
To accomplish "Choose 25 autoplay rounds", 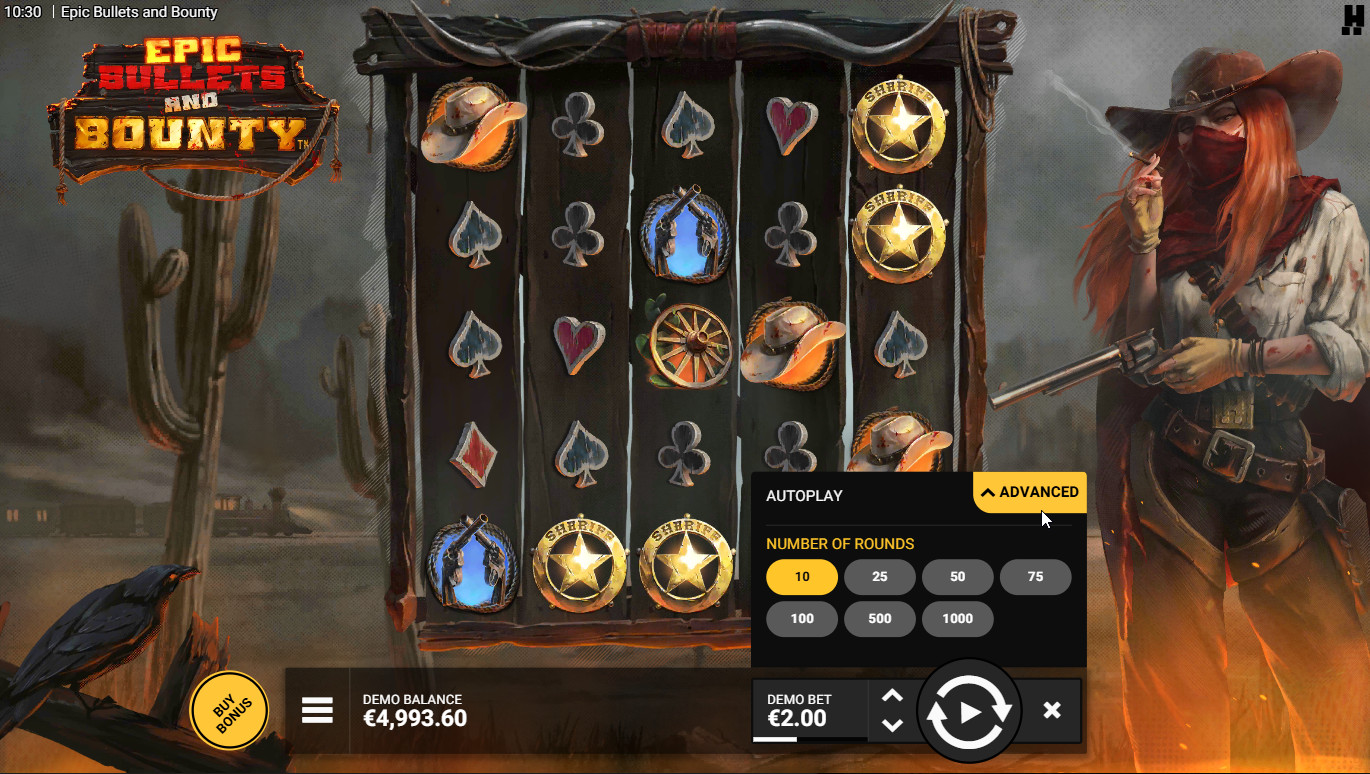I will point(880,577).
